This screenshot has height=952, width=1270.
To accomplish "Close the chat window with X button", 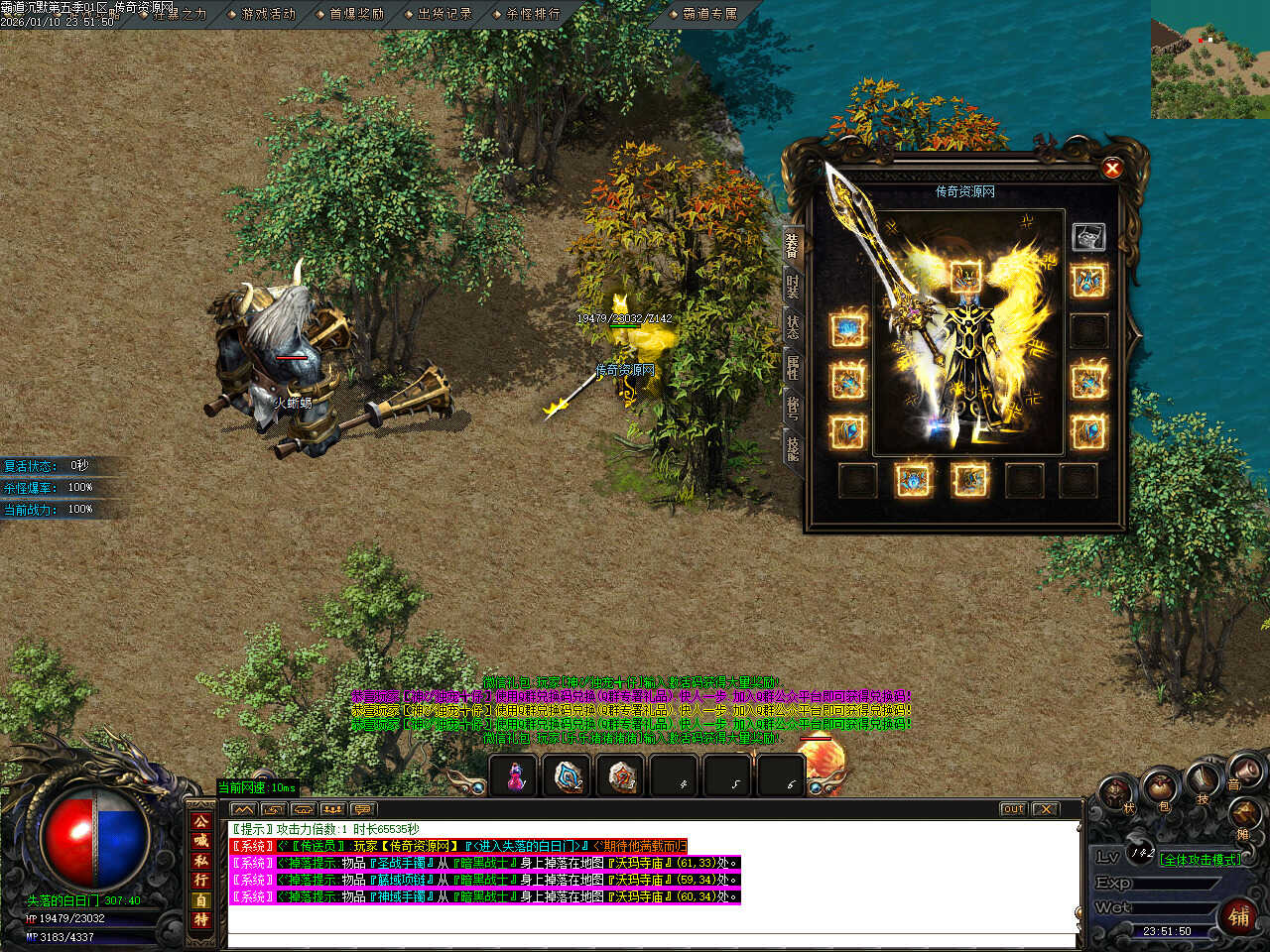I will point(1045,809).
